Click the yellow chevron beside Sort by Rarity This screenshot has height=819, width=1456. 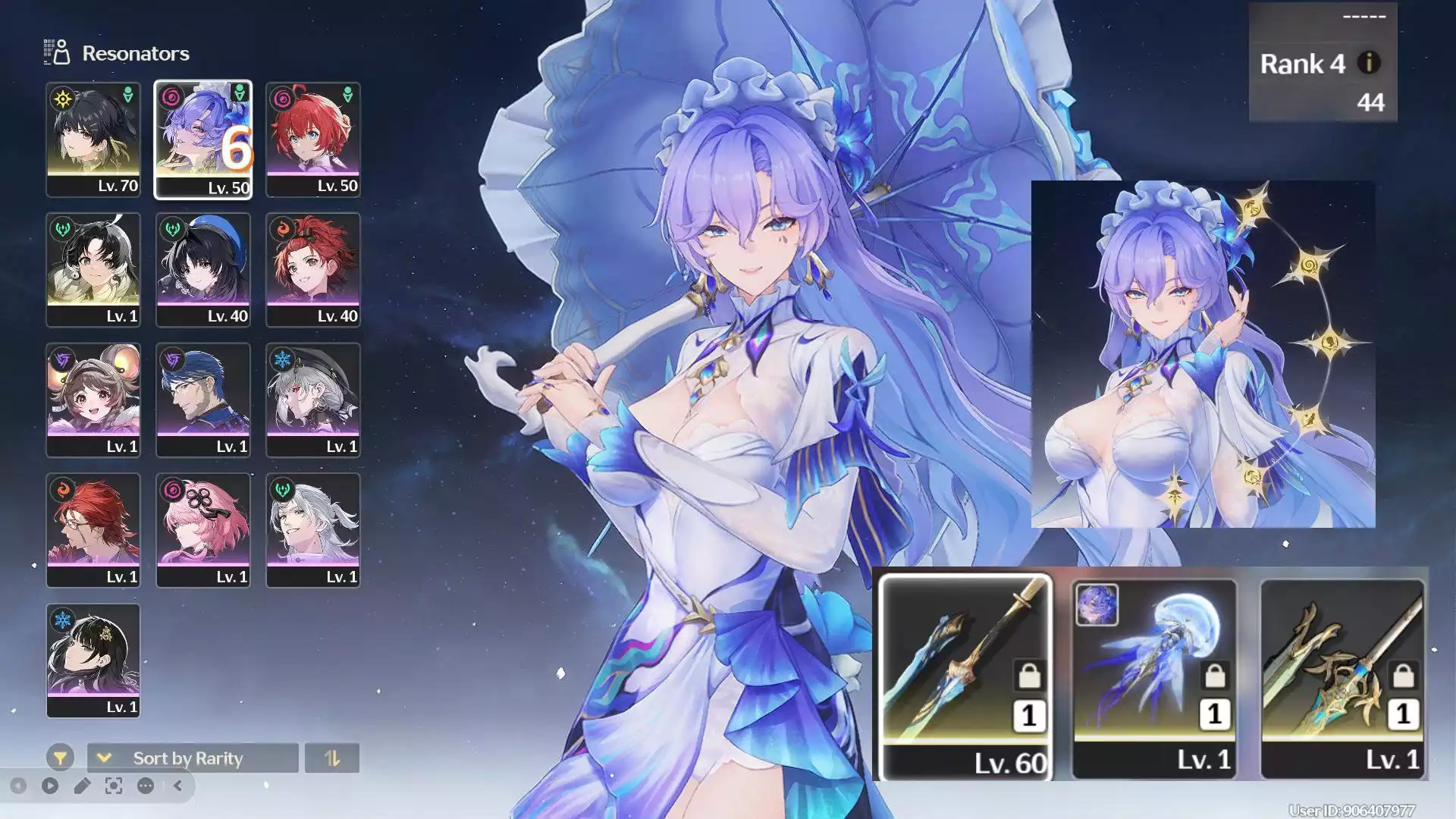coord(104,758)
